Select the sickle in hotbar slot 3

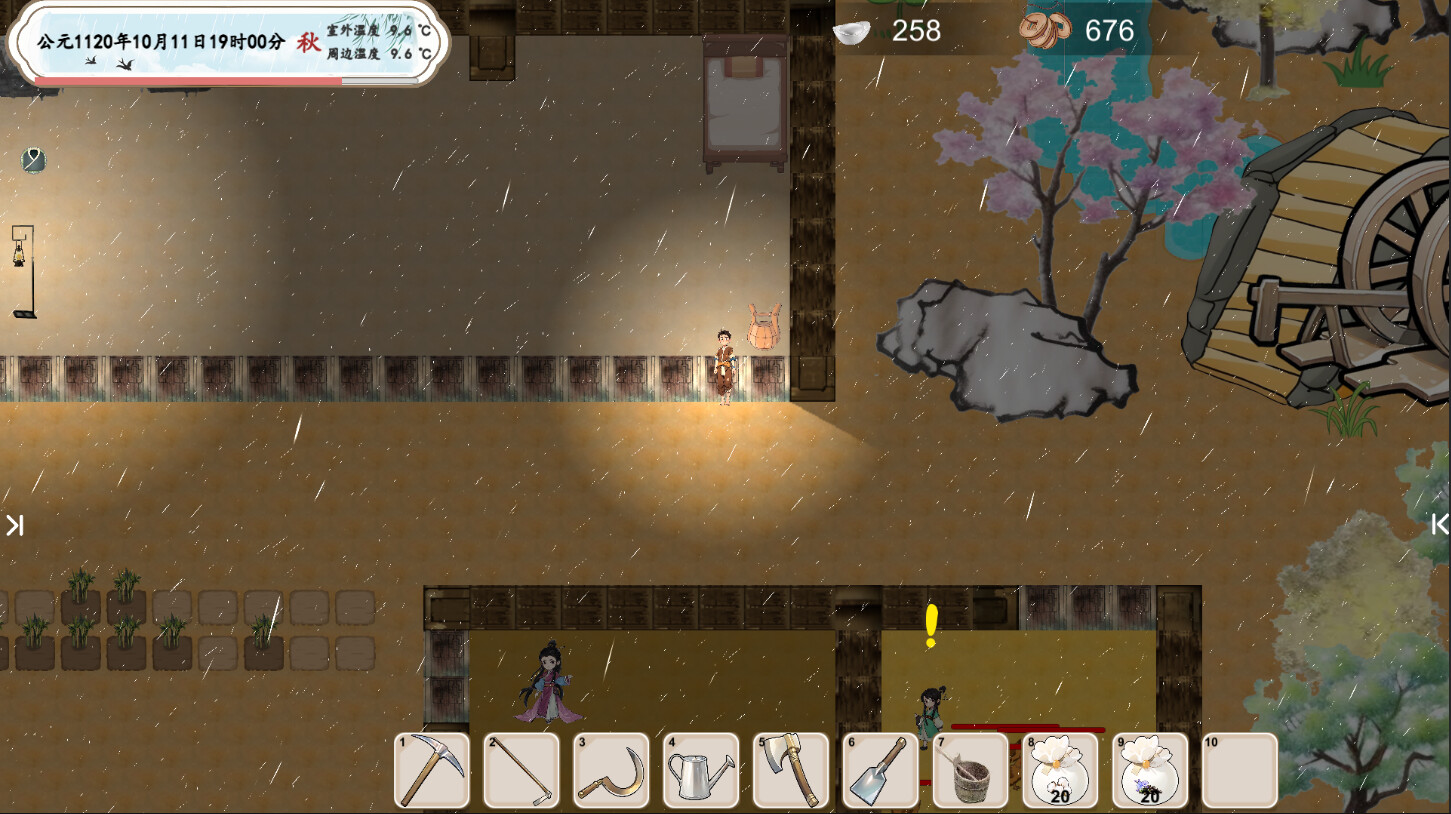(x=611, y=769)
